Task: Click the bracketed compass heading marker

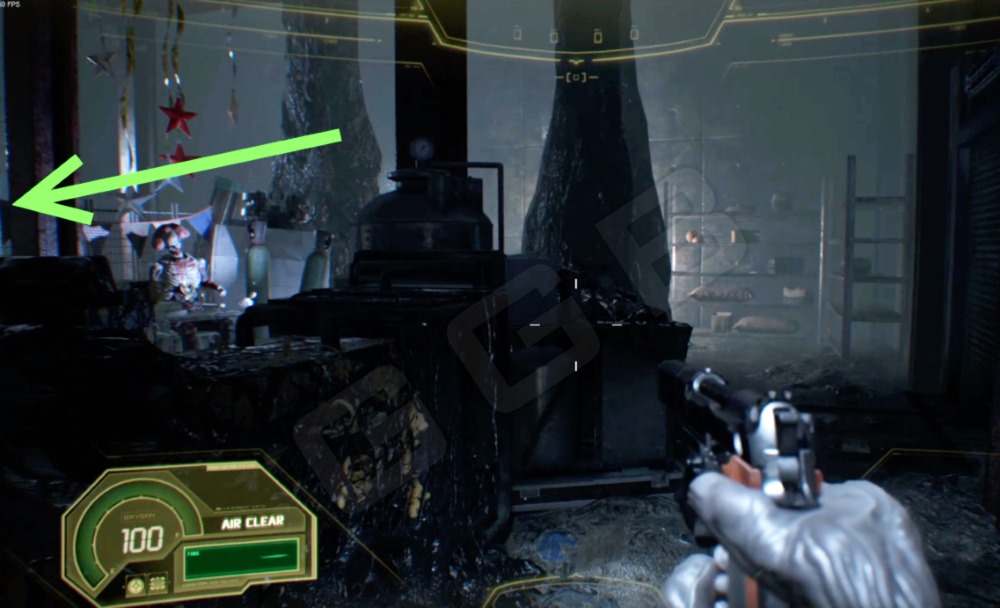Action: coord(577,76)
